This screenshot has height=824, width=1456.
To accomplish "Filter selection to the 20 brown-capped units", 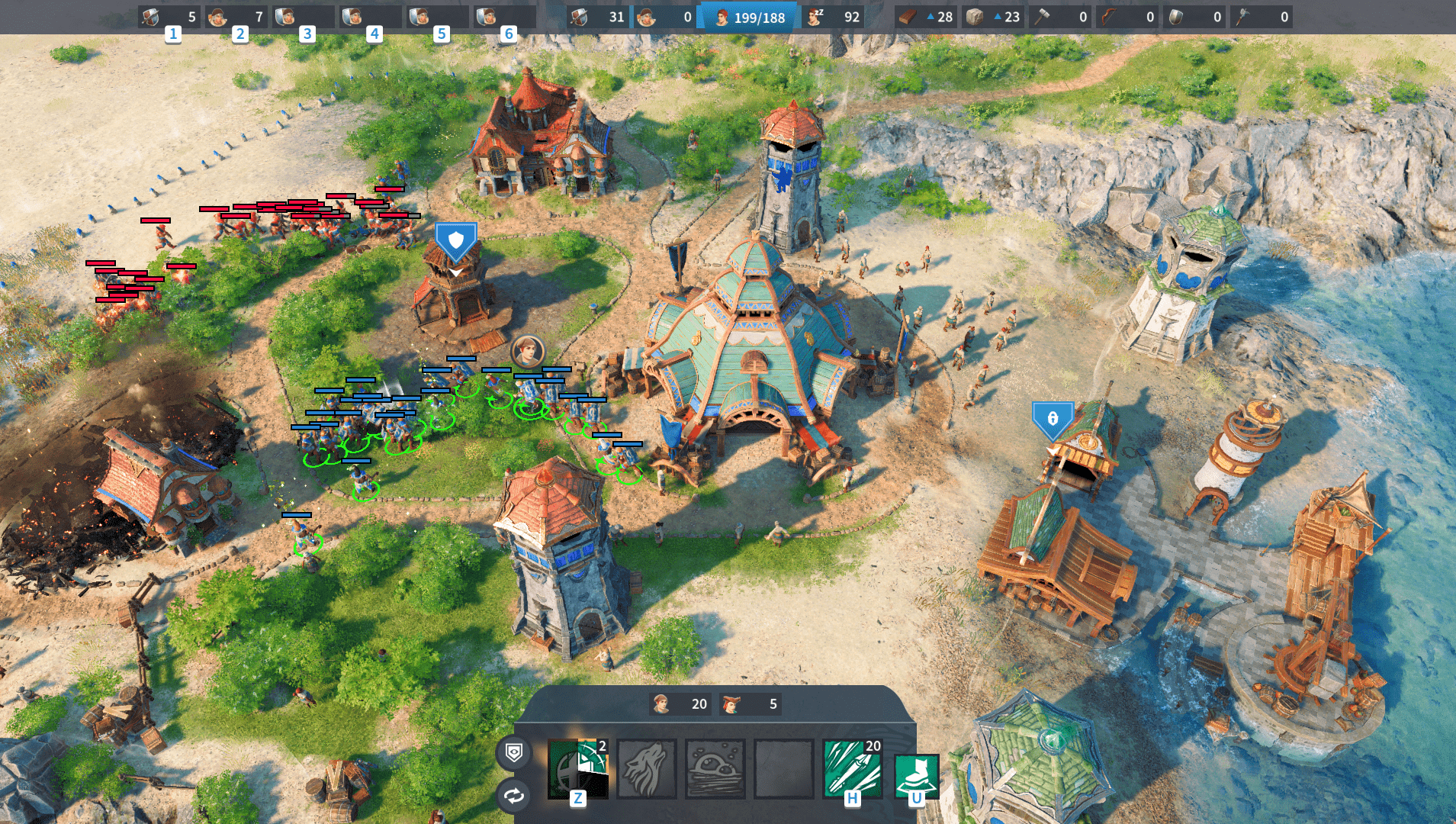I will (x=680, y=703).
